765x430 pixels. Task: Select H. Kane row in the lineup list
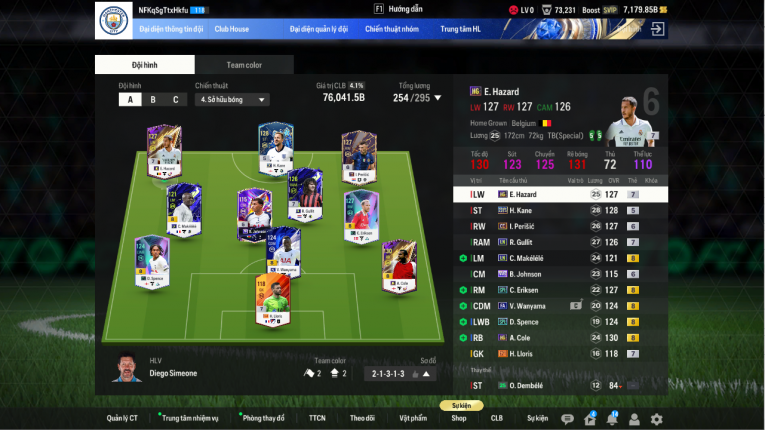pyautogui.click(x=560, y=210)
